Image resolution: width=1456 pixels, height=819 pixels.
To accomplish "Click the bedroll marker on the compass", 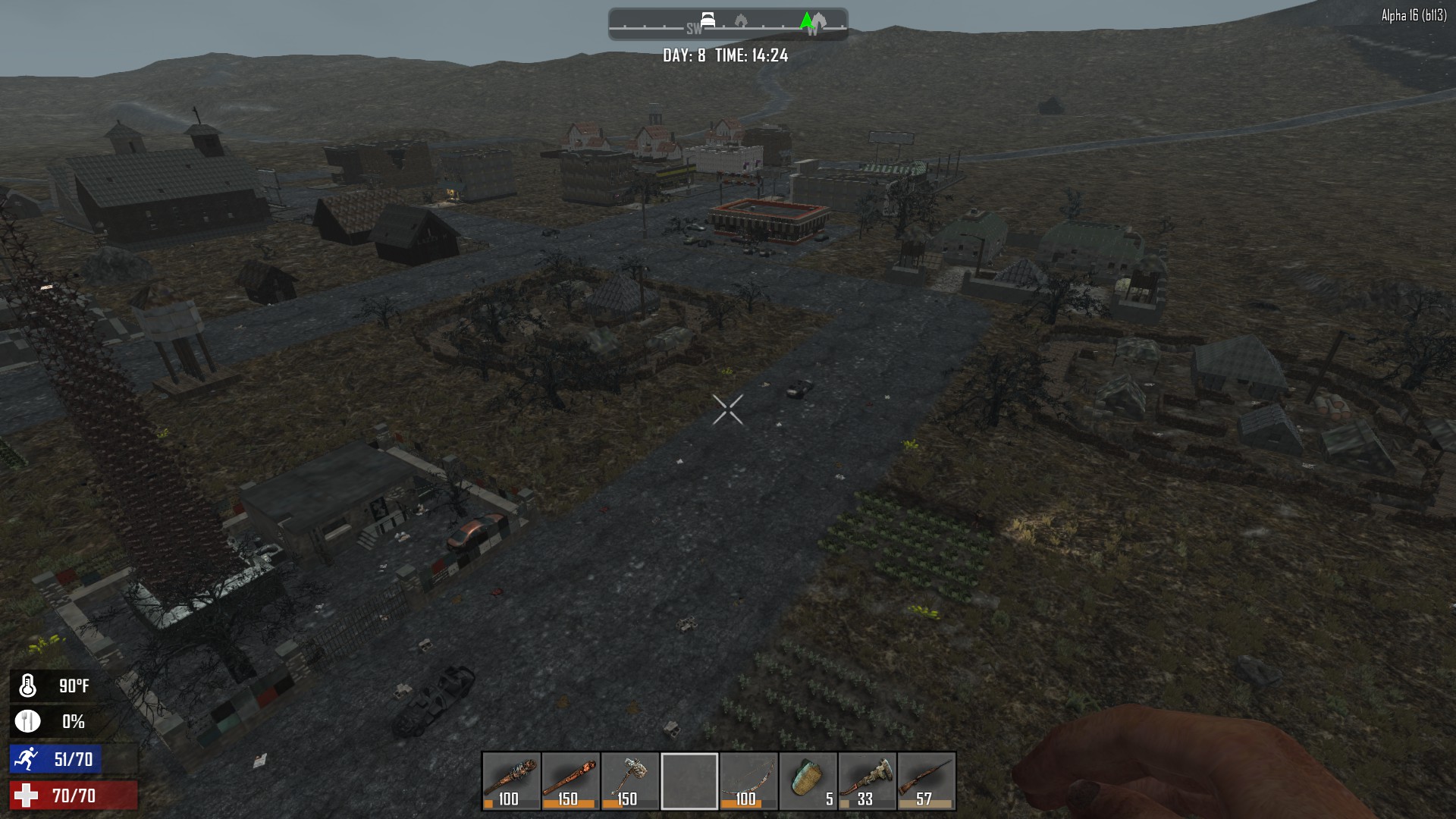I will tap(708, 20).
